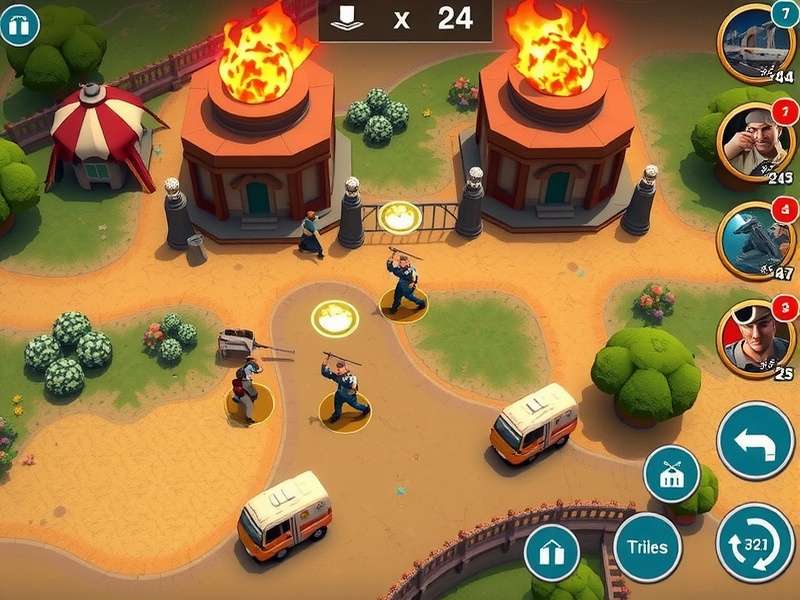Click the tent with crossed tools icon
Viewport: 800px width, 600px height.
coord(671,474)
